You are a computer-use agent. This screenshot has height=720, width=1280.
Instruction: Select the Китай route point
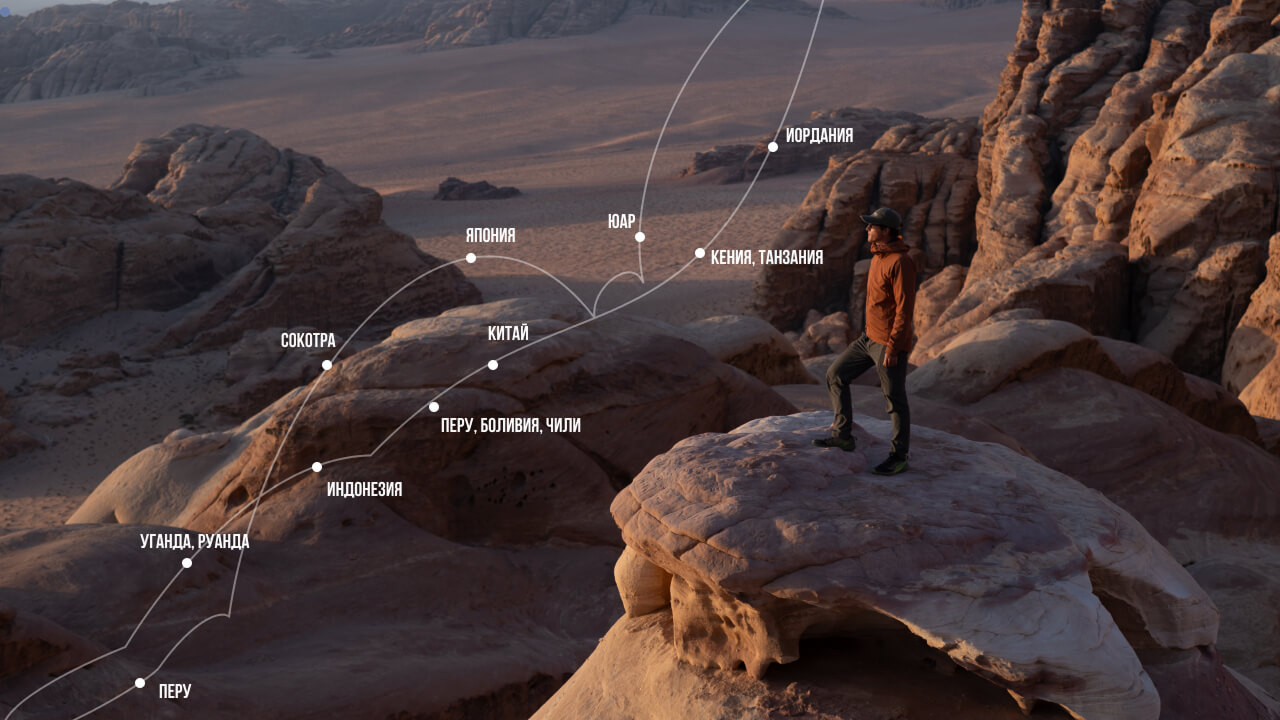[x=493, y=365]
